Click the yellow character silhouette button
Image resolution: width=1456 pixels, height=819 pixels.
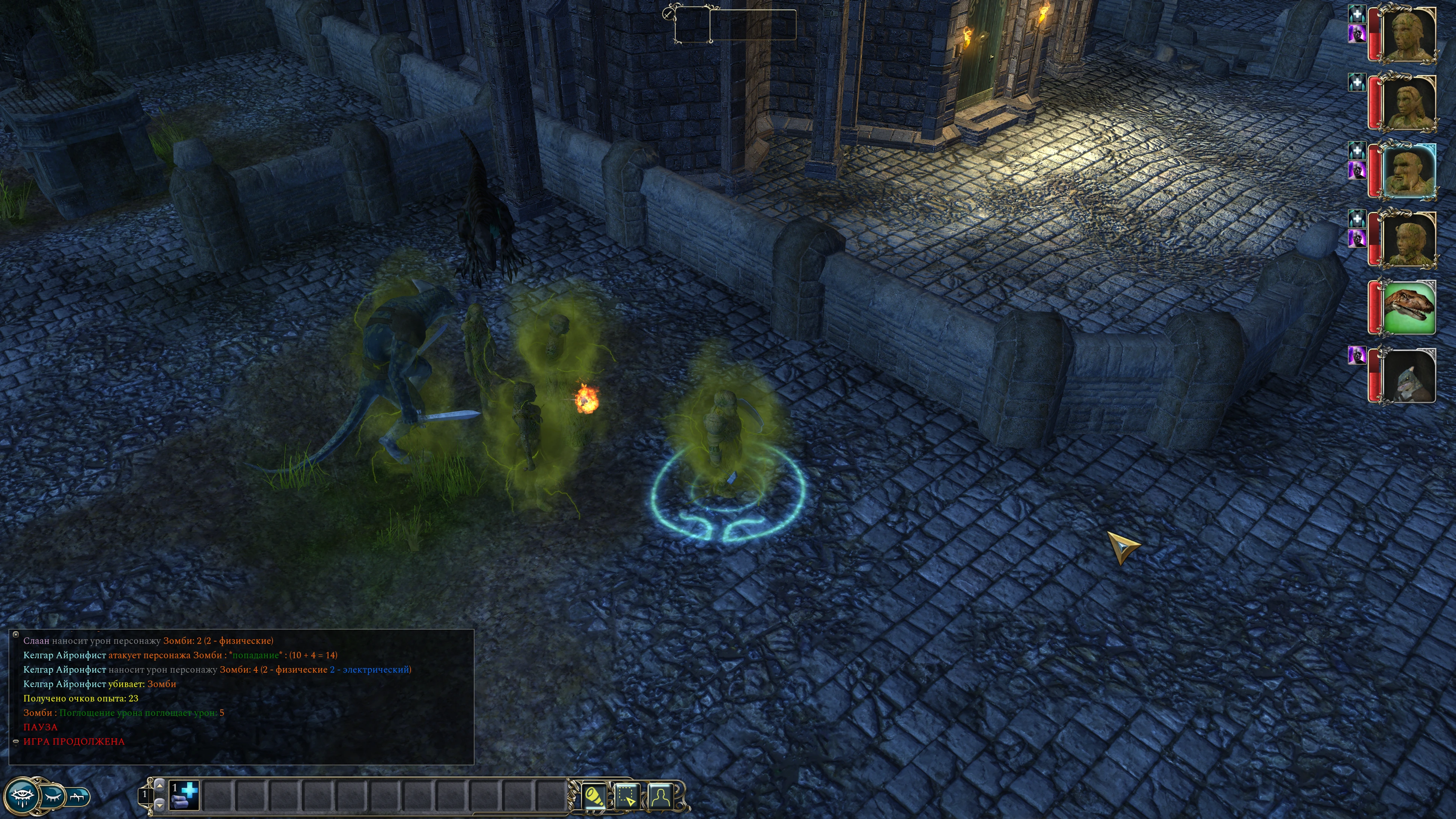click(661, 797)
